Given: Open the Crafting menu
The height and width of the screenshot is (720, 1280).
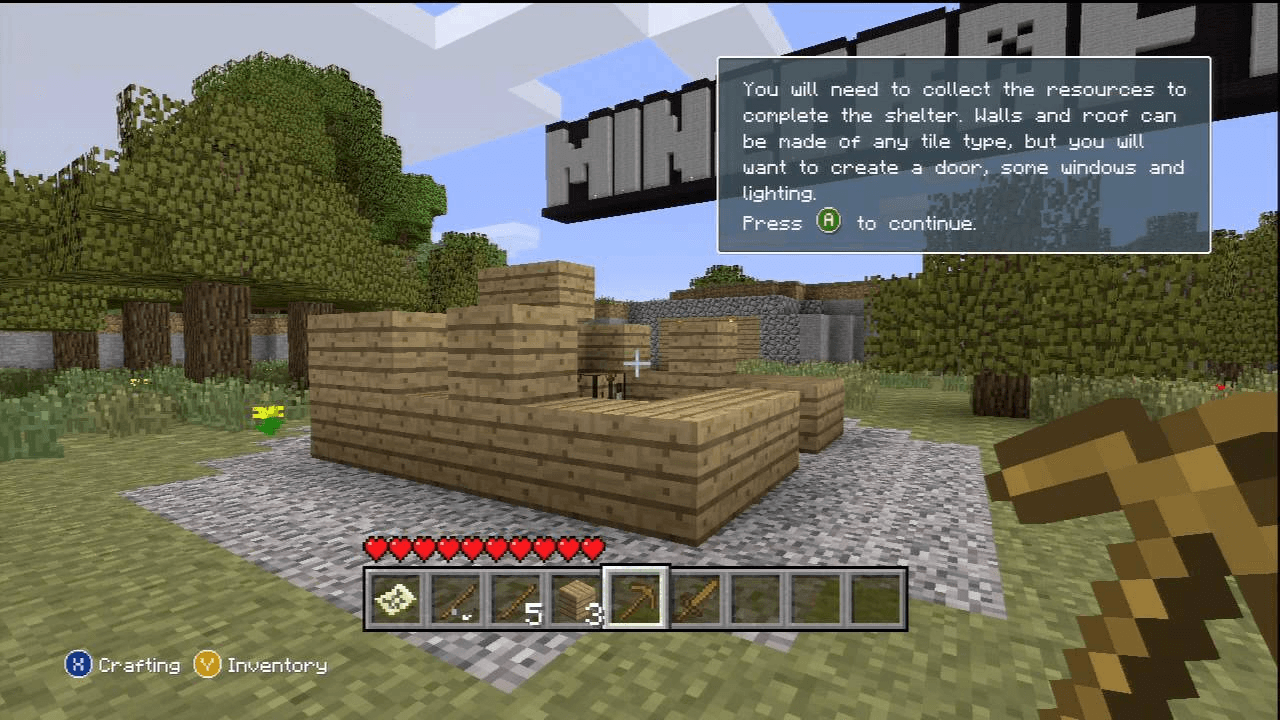Looking at the screenshot, I should (140, 665).
